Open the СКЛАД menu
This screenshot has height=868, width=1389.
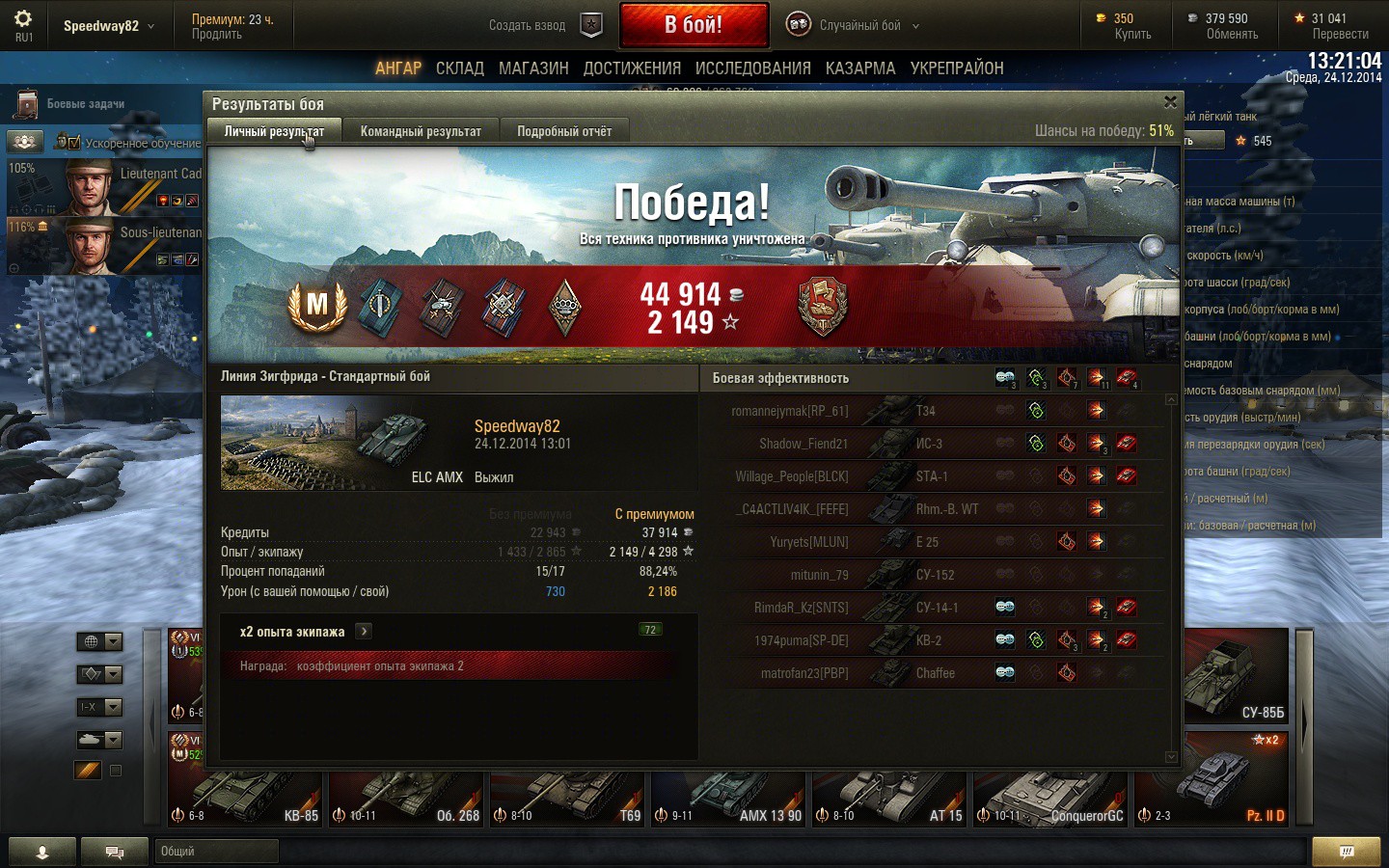[x=460, y=68]
